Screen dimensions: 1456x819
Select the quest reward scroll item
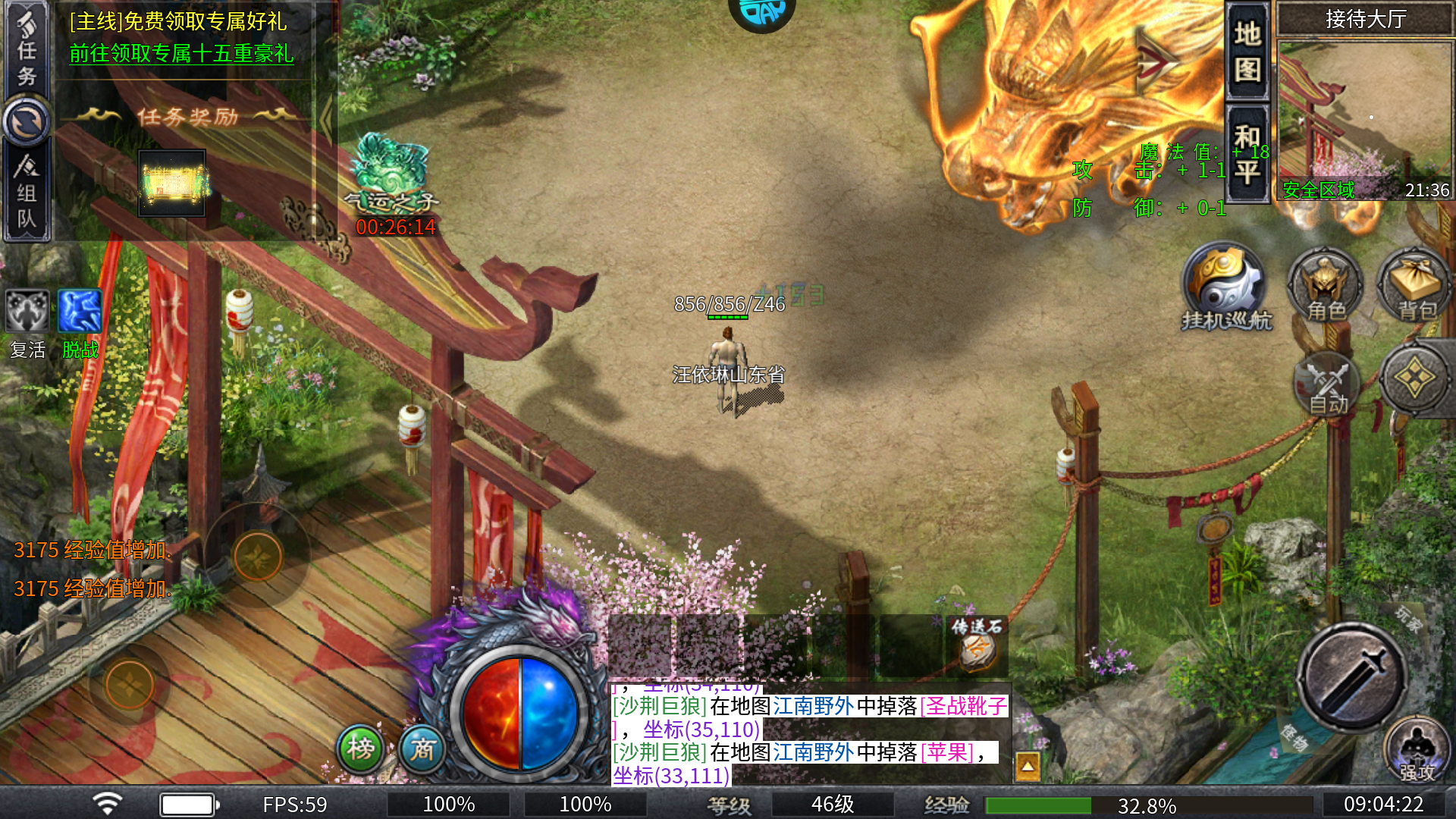172,183
